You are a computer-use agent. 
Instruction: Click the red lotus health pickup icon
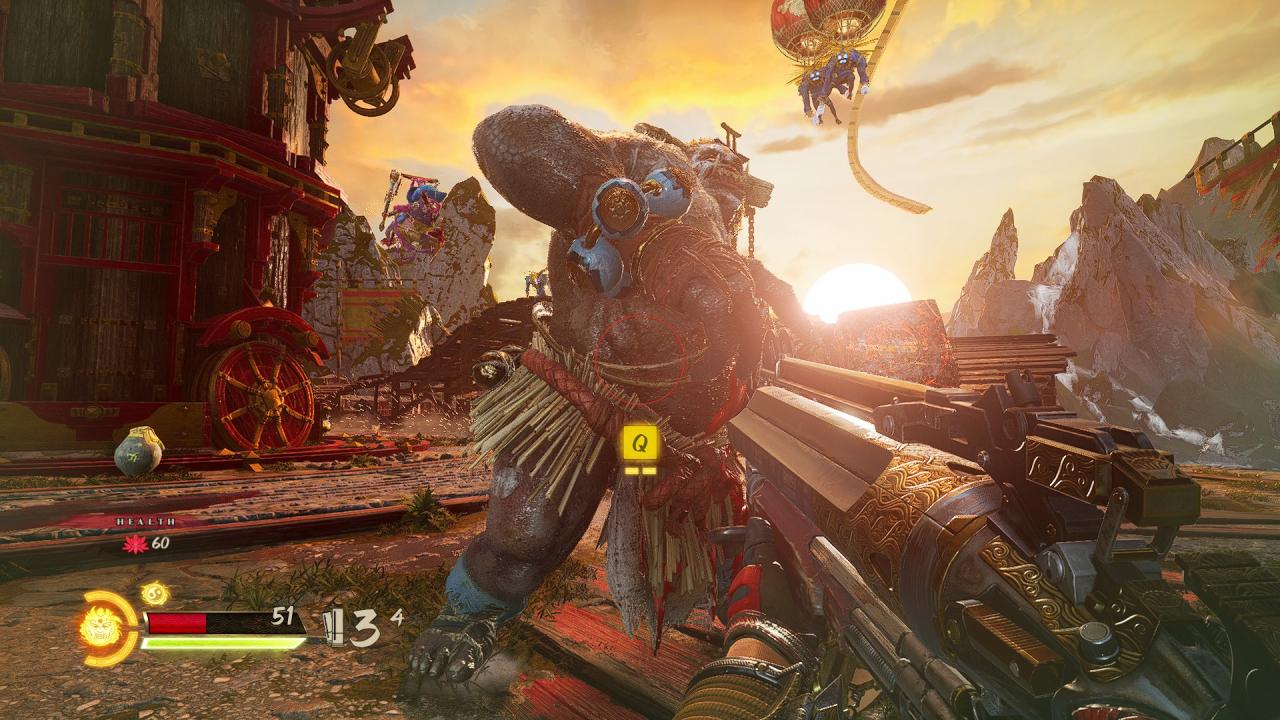point(135,543)
